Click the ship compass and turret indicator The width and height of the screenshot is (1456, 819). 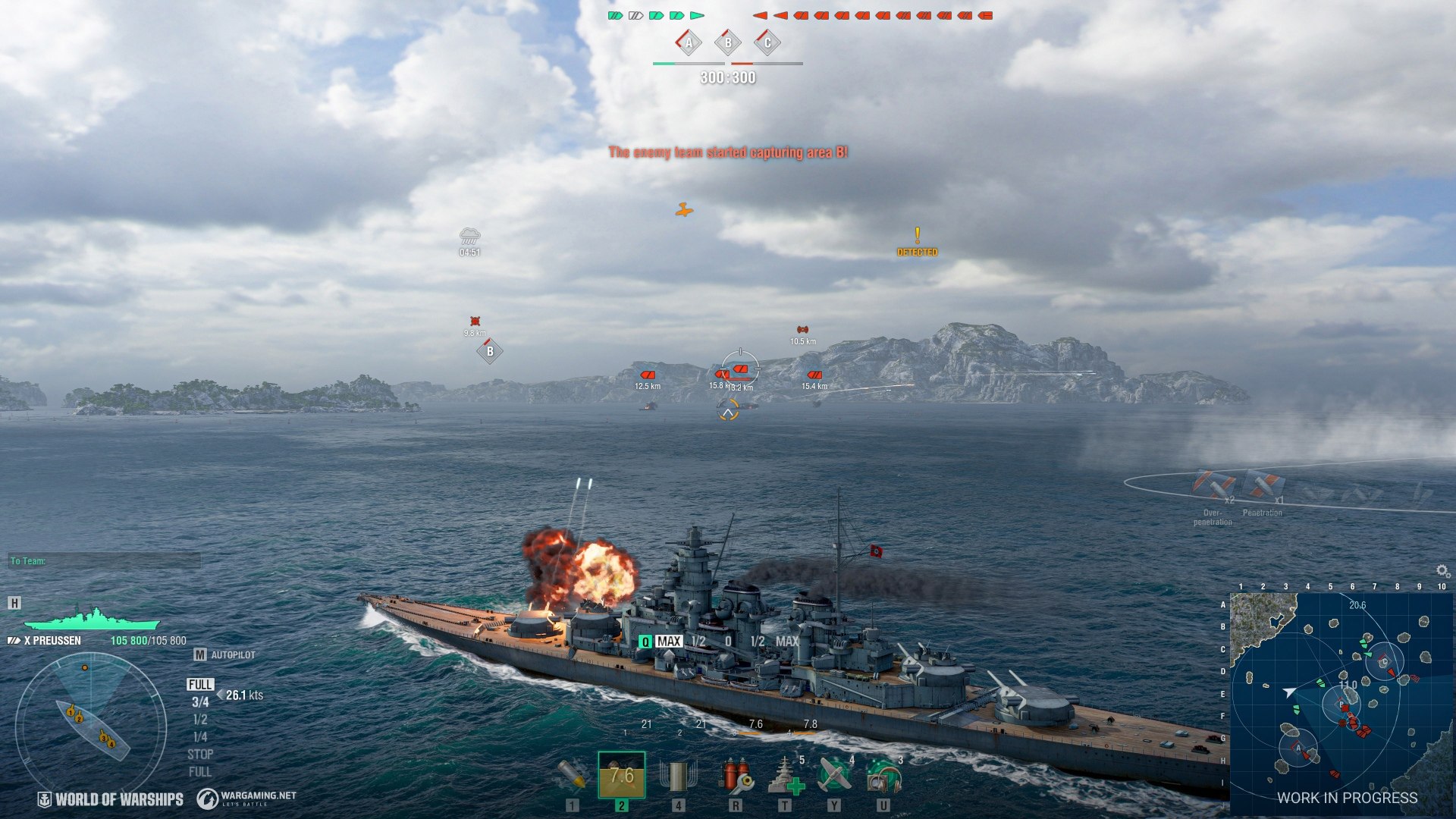click(x=91, y=726)
